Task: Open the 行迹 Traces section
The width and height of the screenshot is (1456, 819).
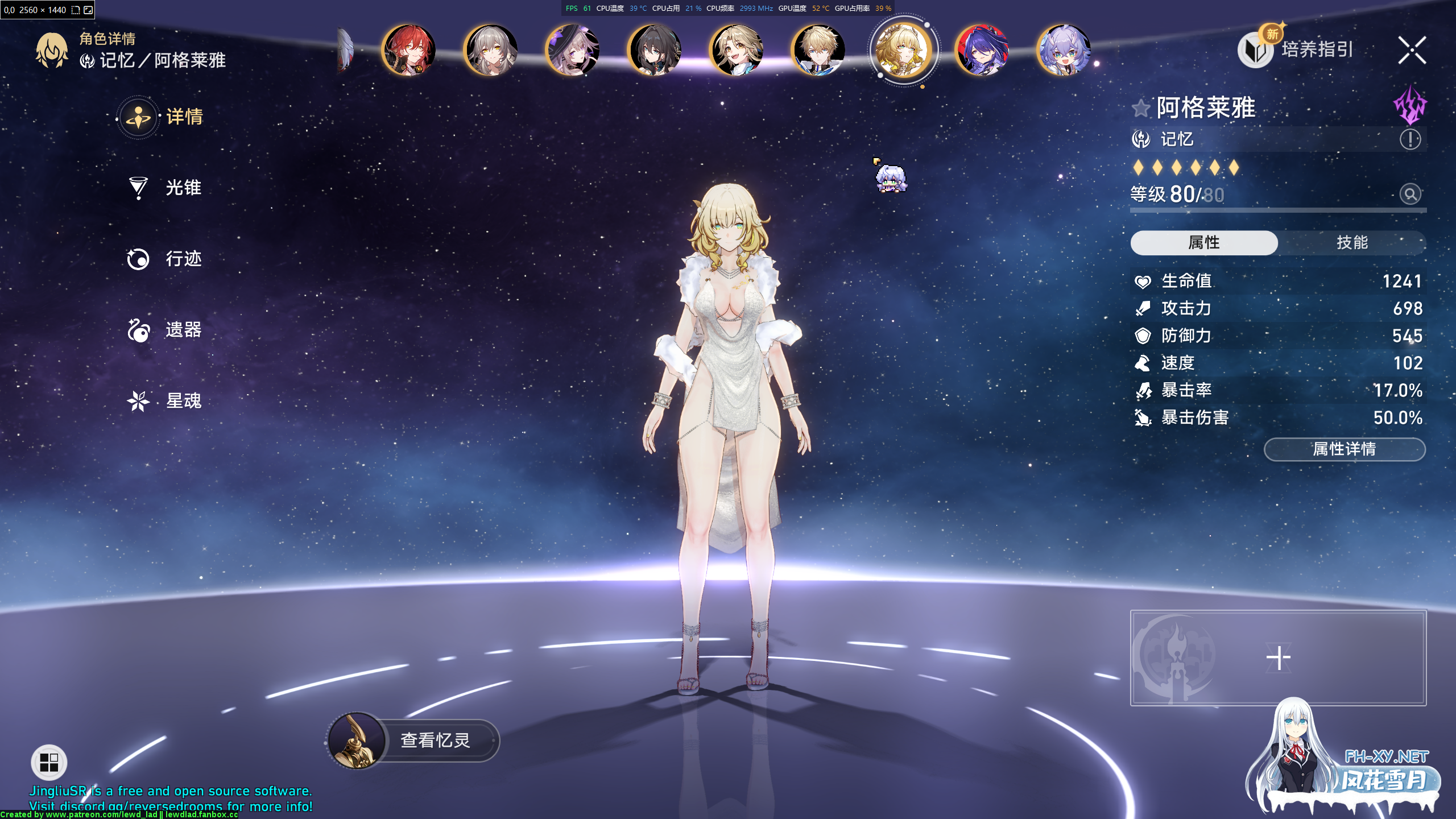Action: pos(182,259)
